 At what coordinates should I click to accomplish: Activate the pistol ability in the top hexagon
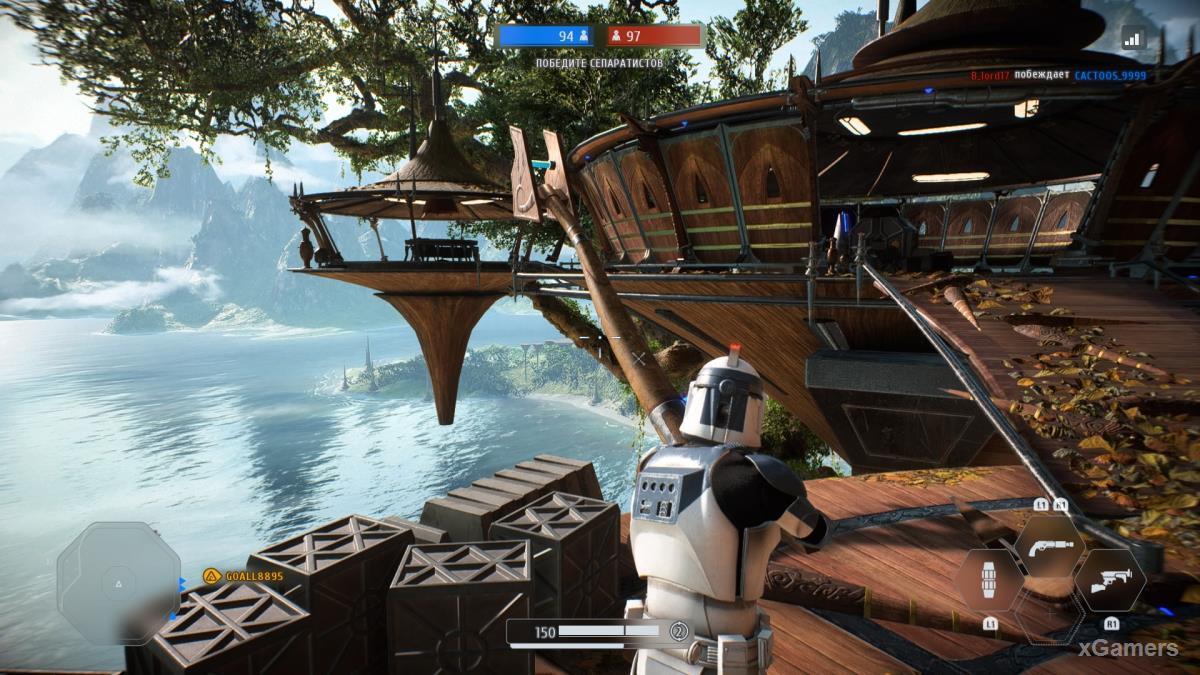[1050, 545]
